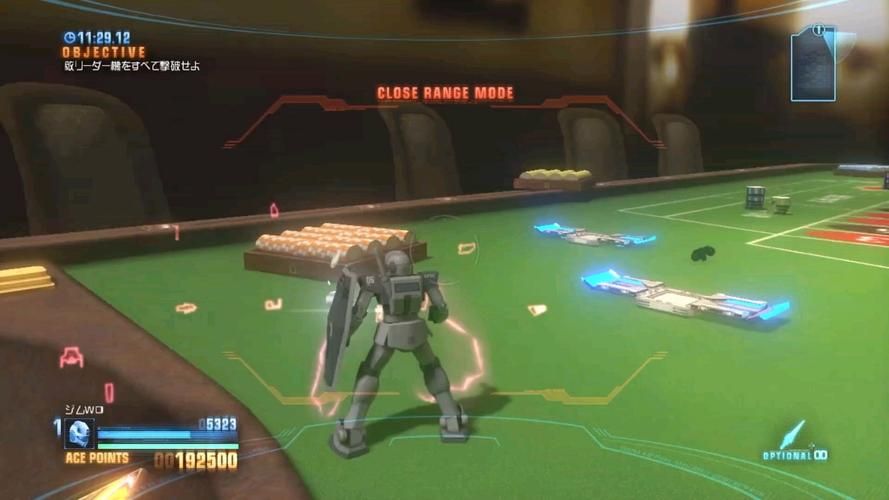
Task: Open the minimap radar panel
Action: click(x=814, y=63)
